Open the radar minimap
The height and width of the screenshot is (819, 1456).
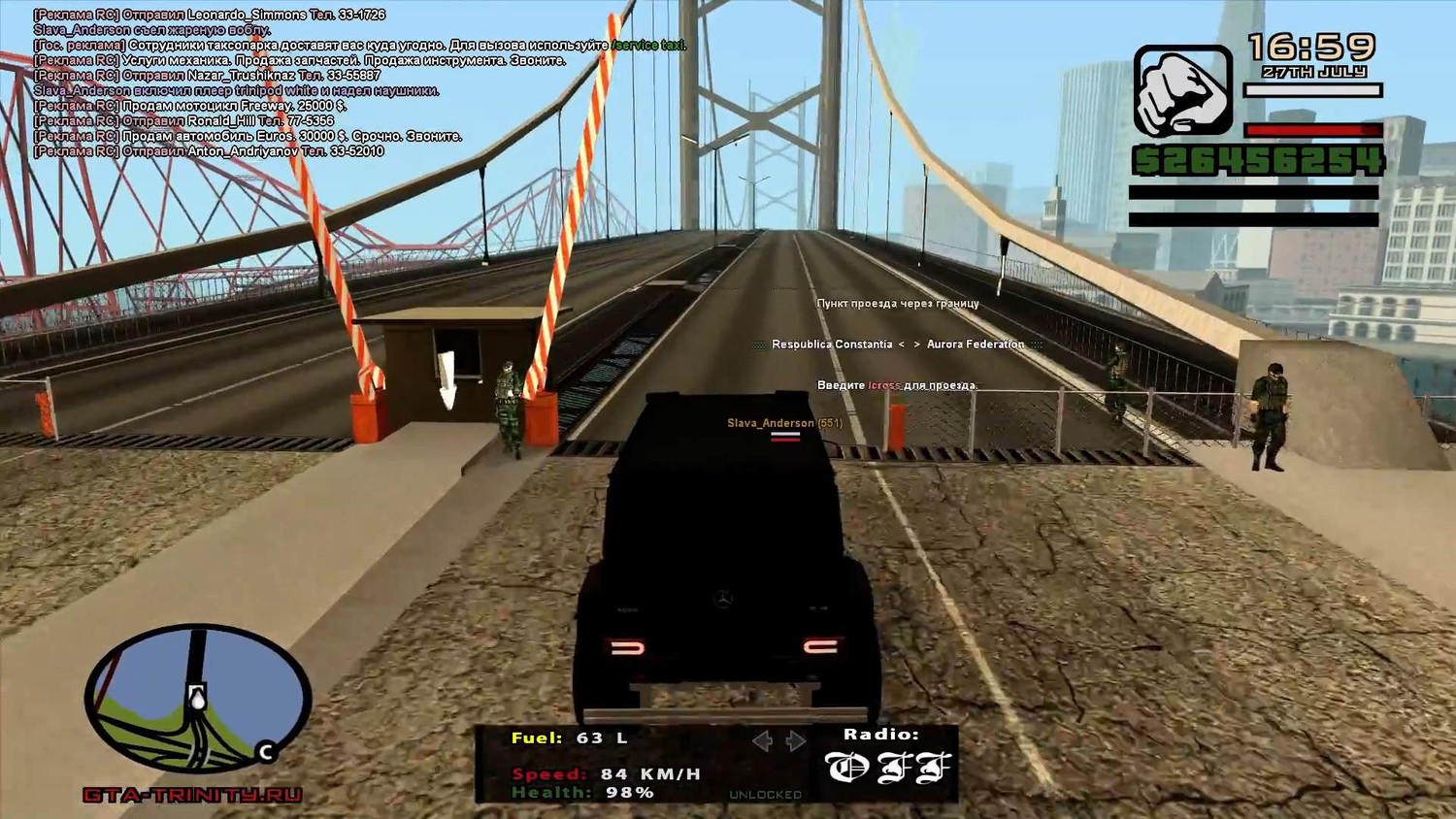[198, 700]
